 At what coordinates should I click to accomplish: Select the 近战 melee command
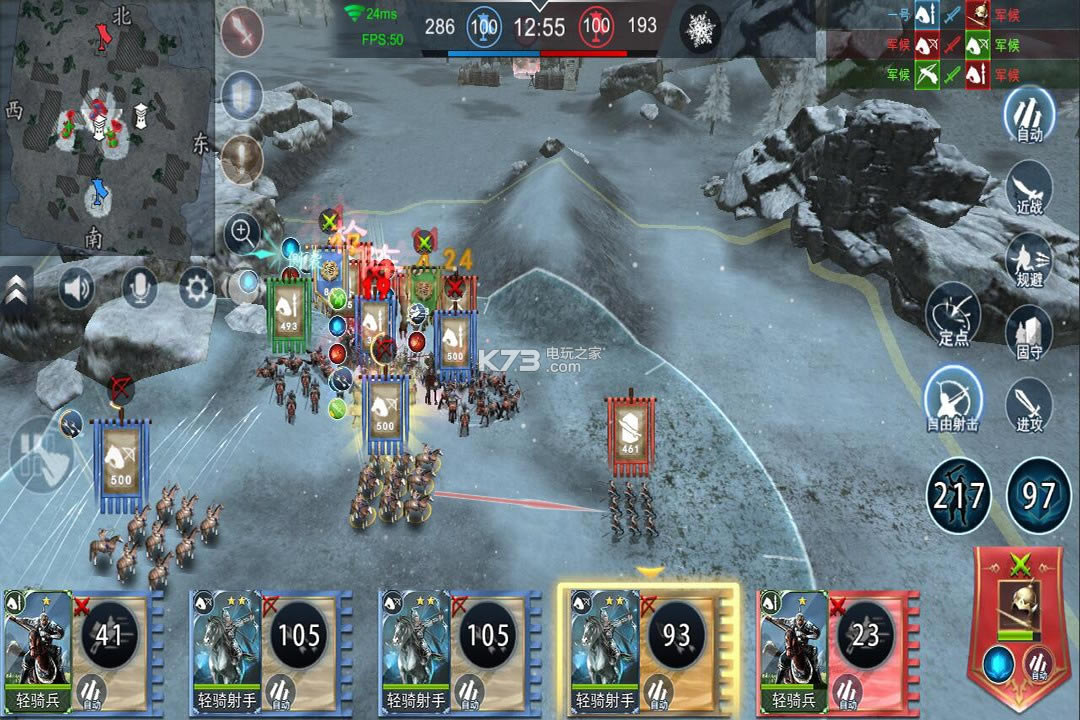point(1029,187)
